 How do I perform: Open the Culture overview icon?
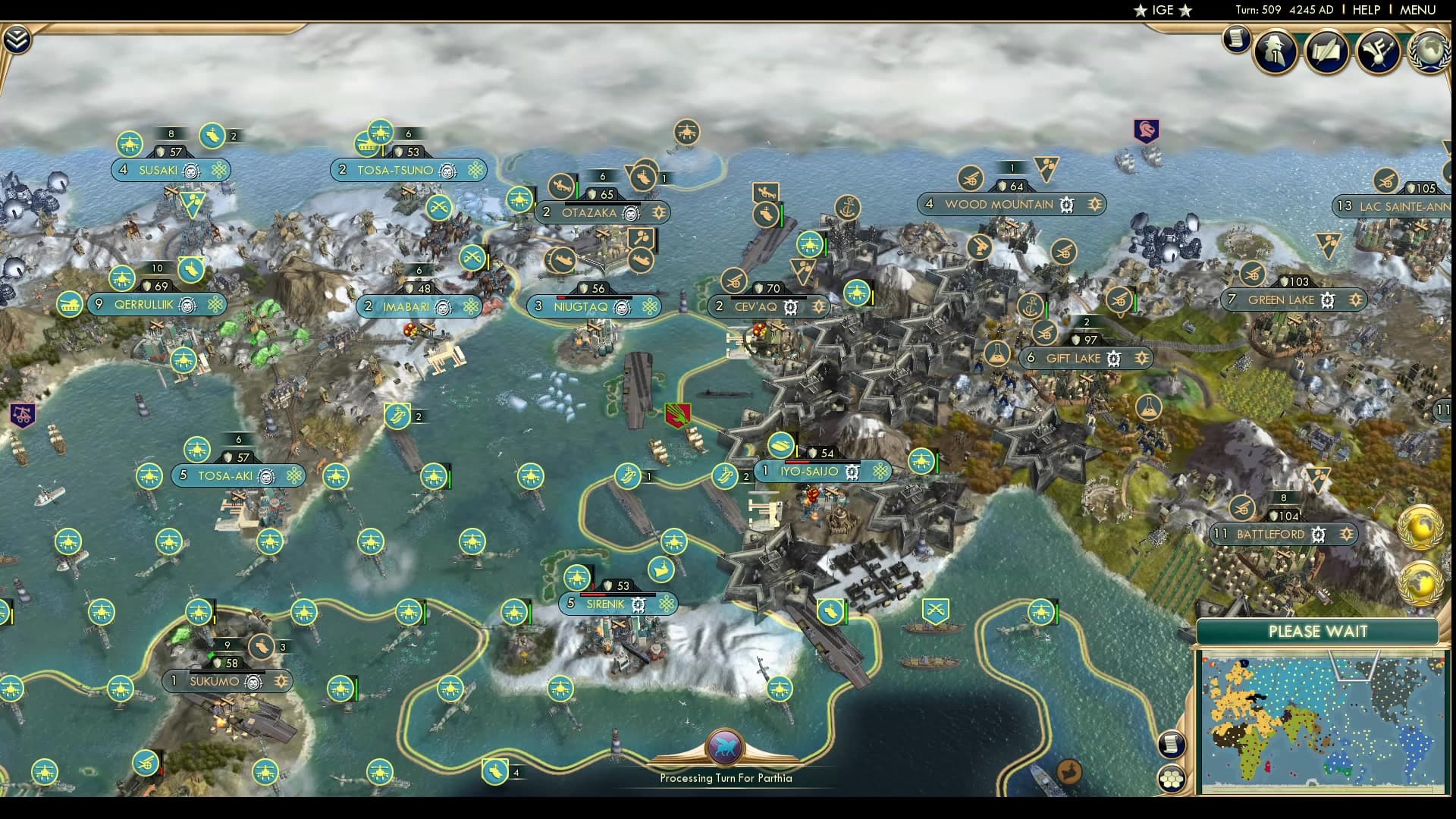[1380, 51]
